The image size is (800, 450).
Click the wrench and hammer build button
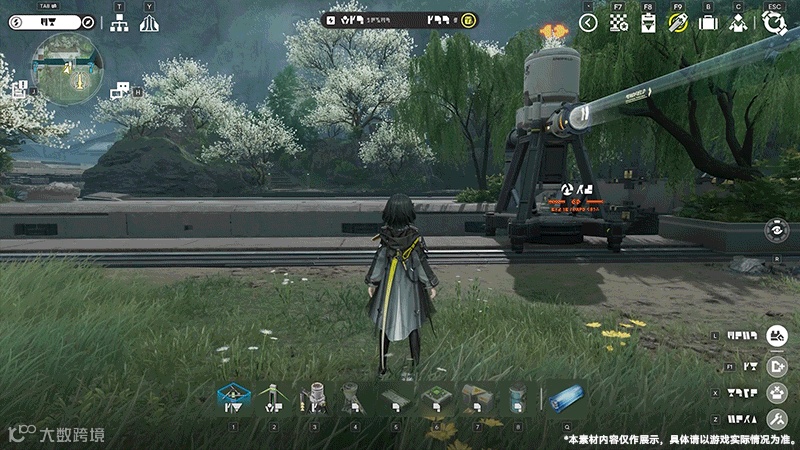coord(777,419)
